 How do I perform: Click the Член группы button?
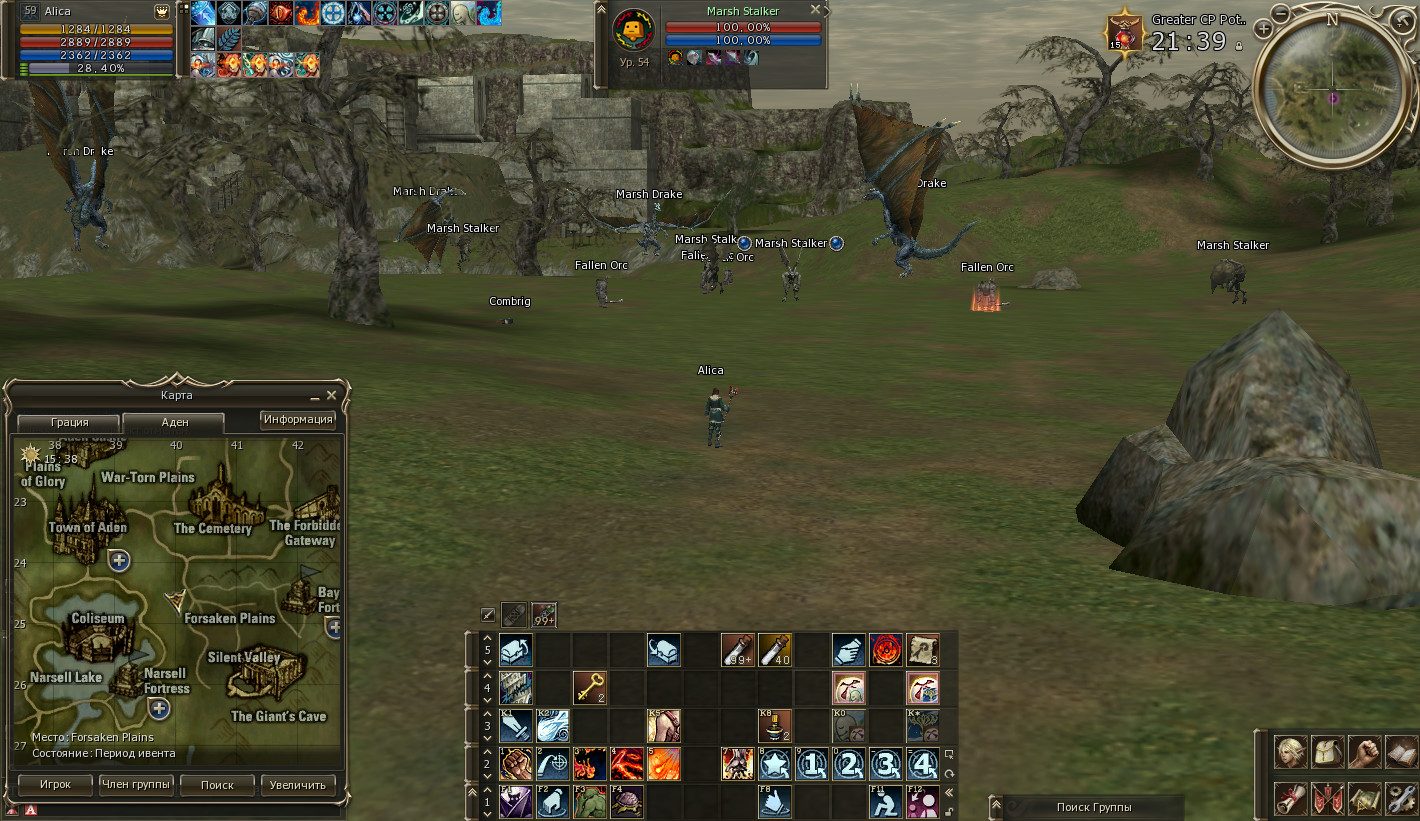click(136, 785)
